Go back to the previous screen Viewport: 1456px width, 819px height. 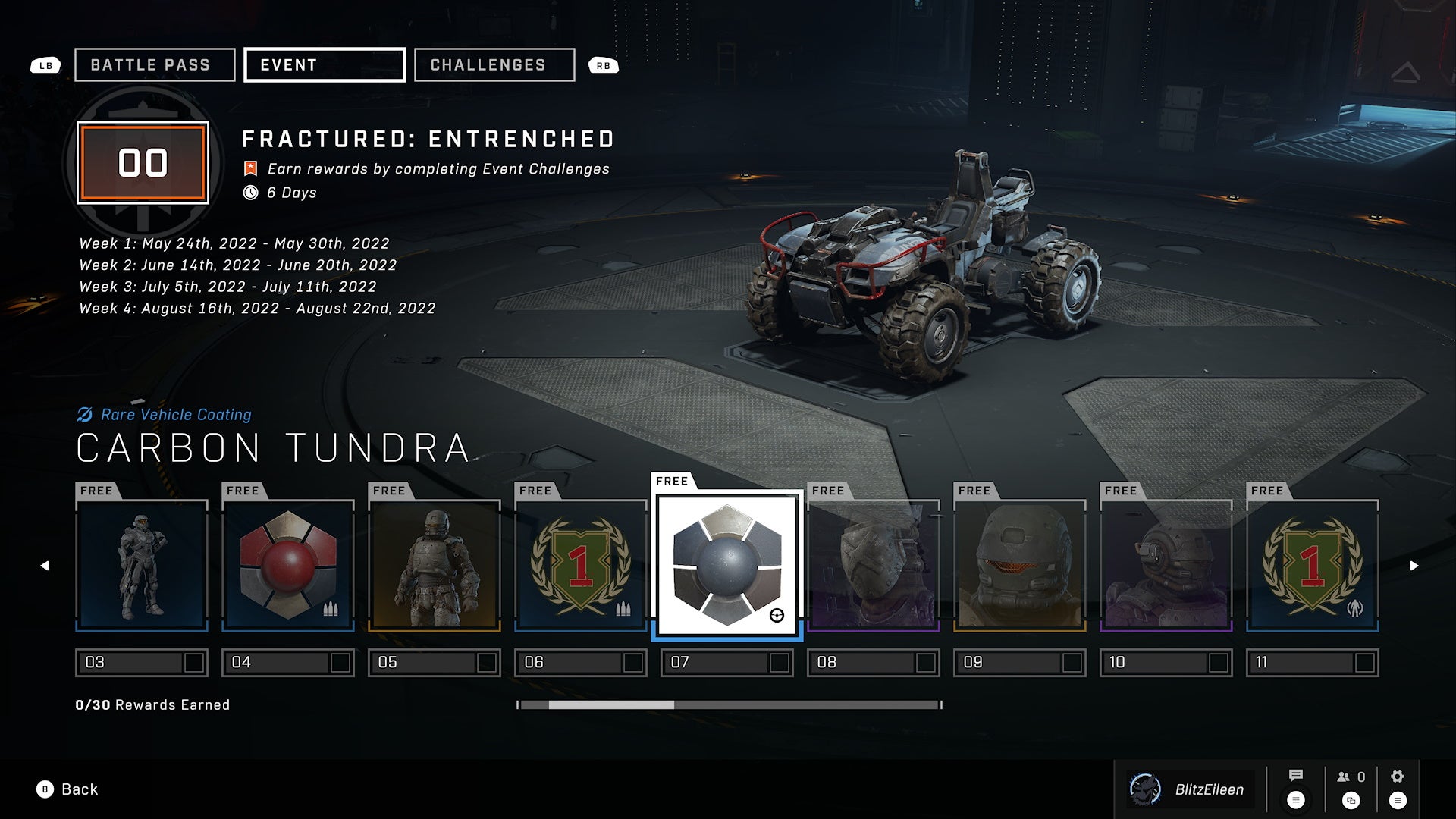pos(67,789)
